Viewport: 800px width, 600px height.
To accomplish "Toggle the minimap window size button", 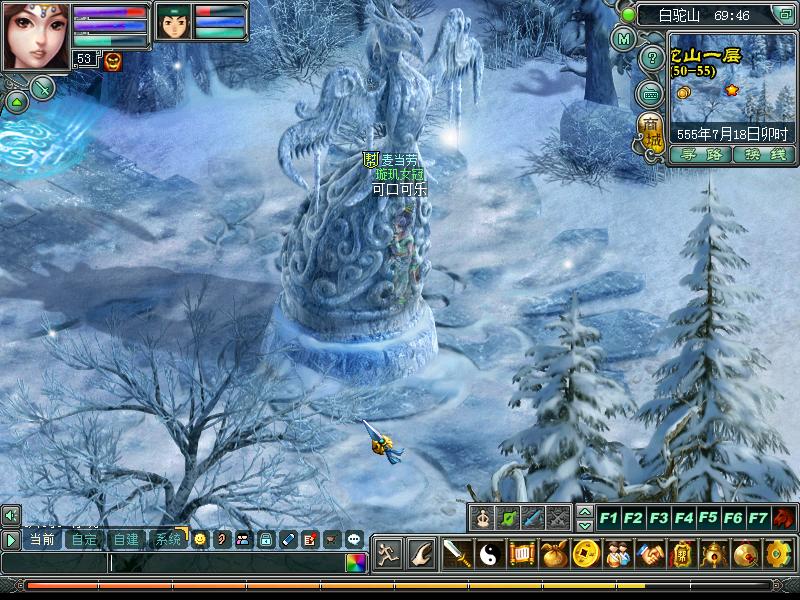I will 786,15.
